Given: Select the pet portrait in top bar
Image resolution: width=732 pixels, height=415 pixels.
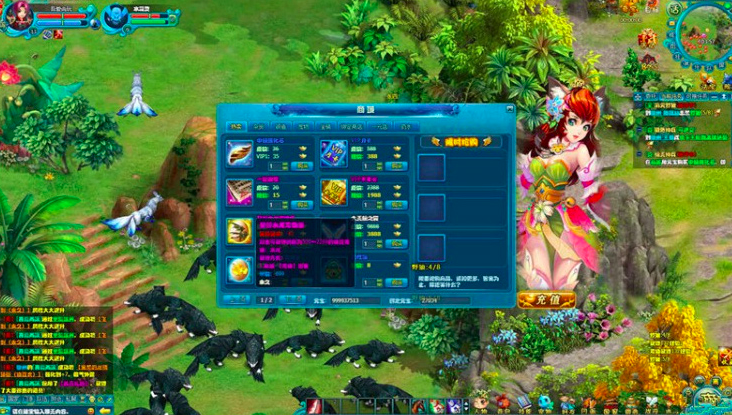Looking at the screenshot, I should coord(115,18).
